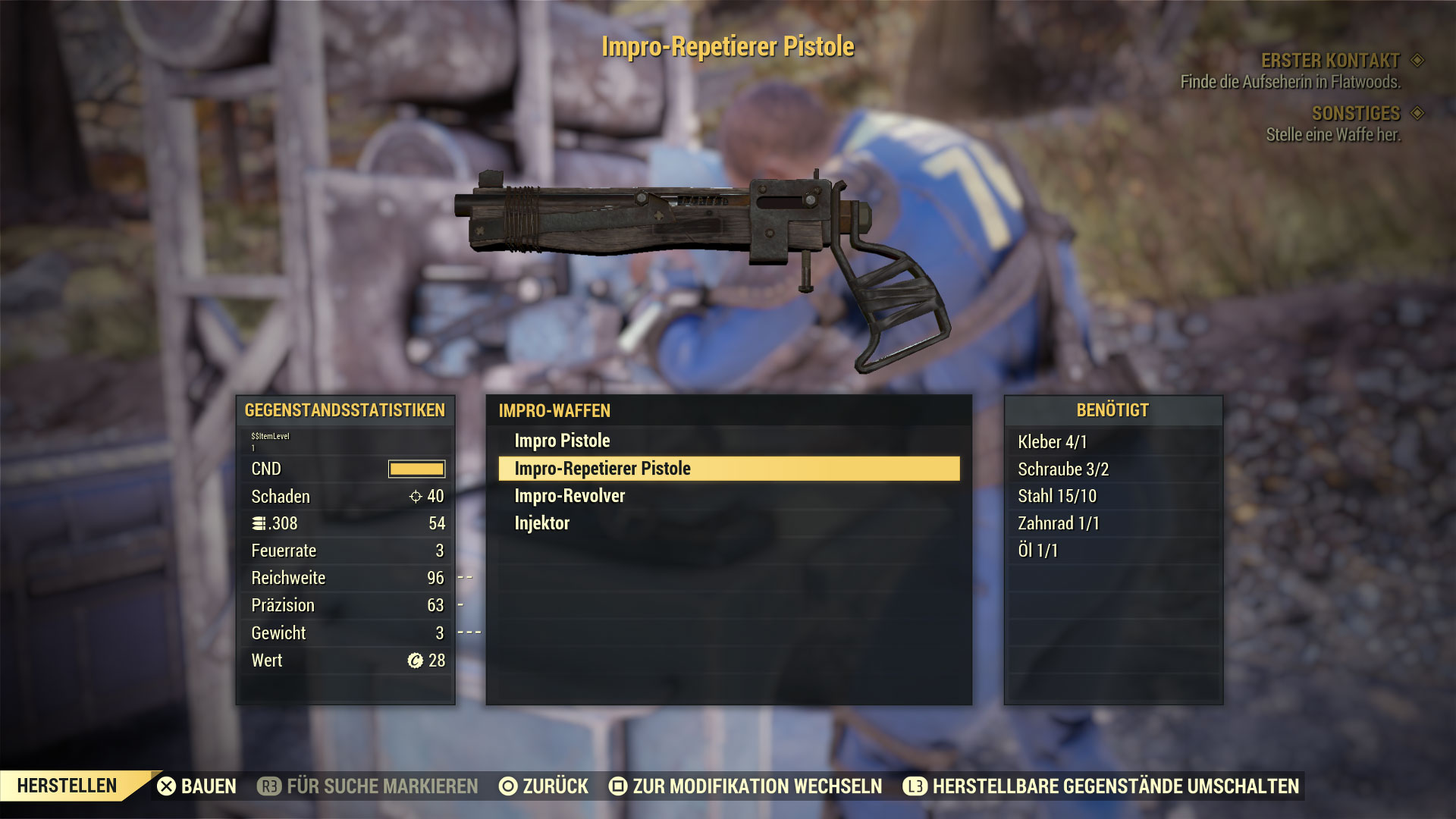Image resolution: width=1456 pixels, height=819 pixels.
Task: Pick the Injektor crafting entry
Action: pos(541,523)
